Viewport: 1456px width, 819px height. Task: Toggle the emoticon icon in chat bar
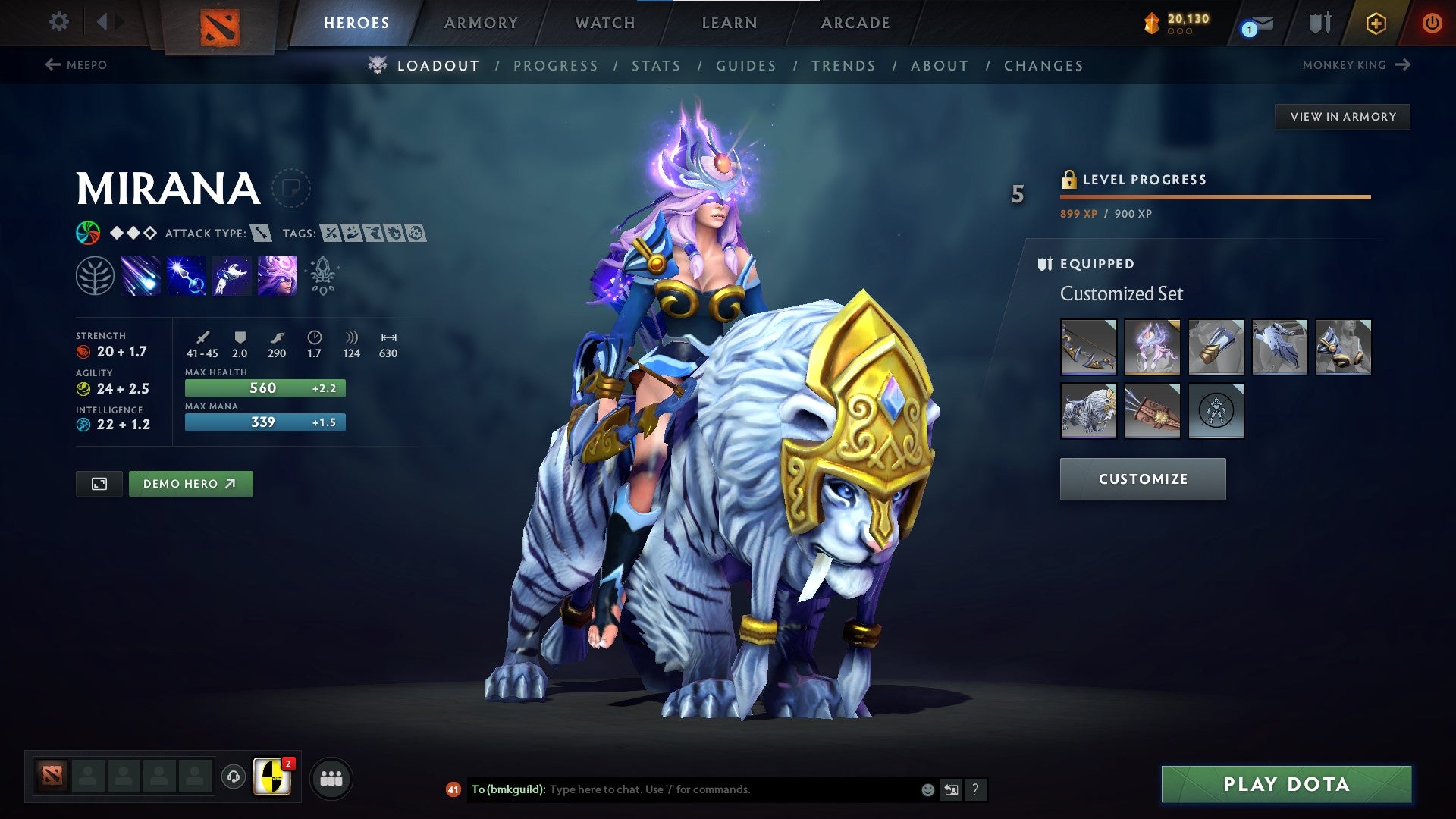tap(927, 789)
